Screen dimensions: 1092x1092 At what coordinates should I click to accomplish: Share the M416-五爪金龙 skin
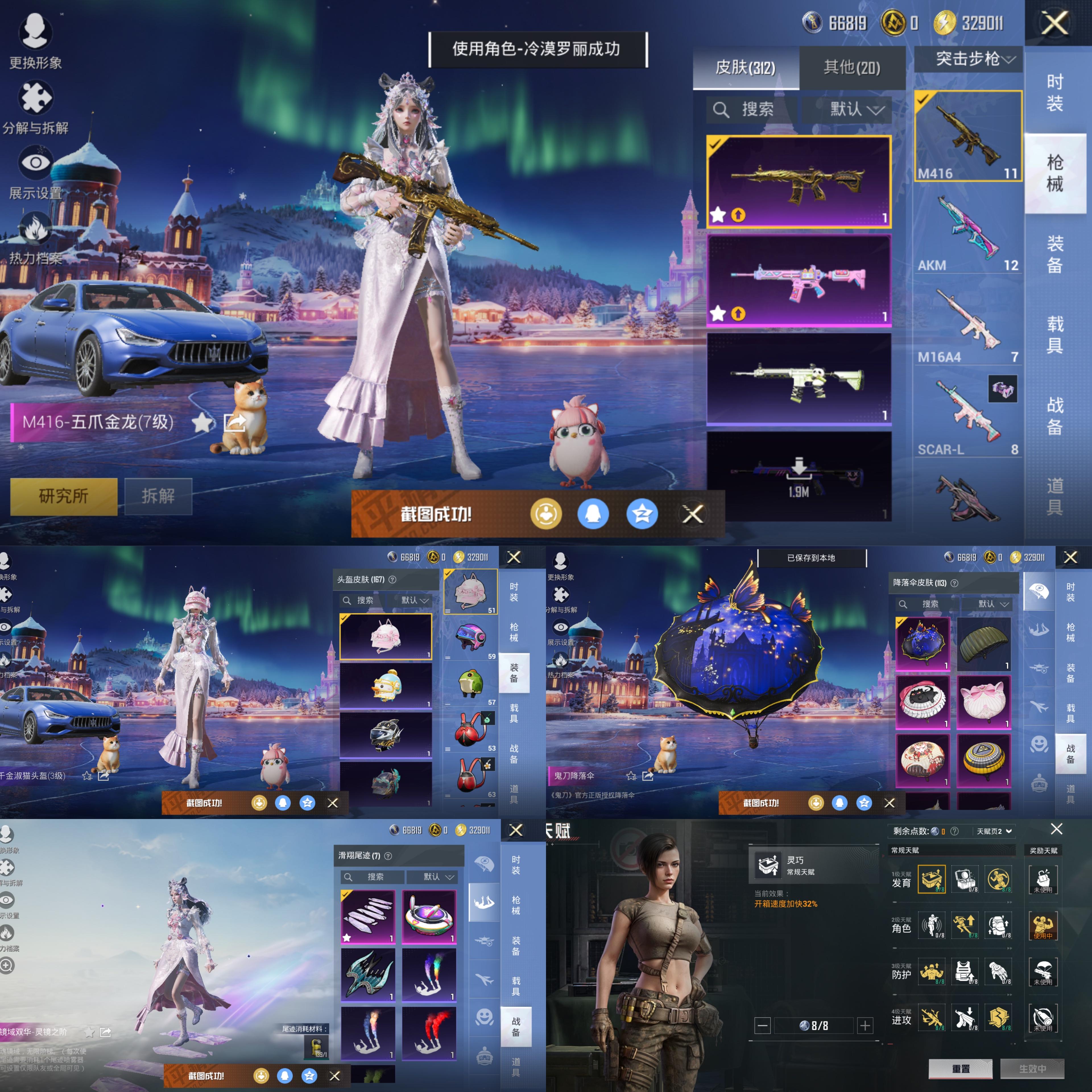click(235, 422)
